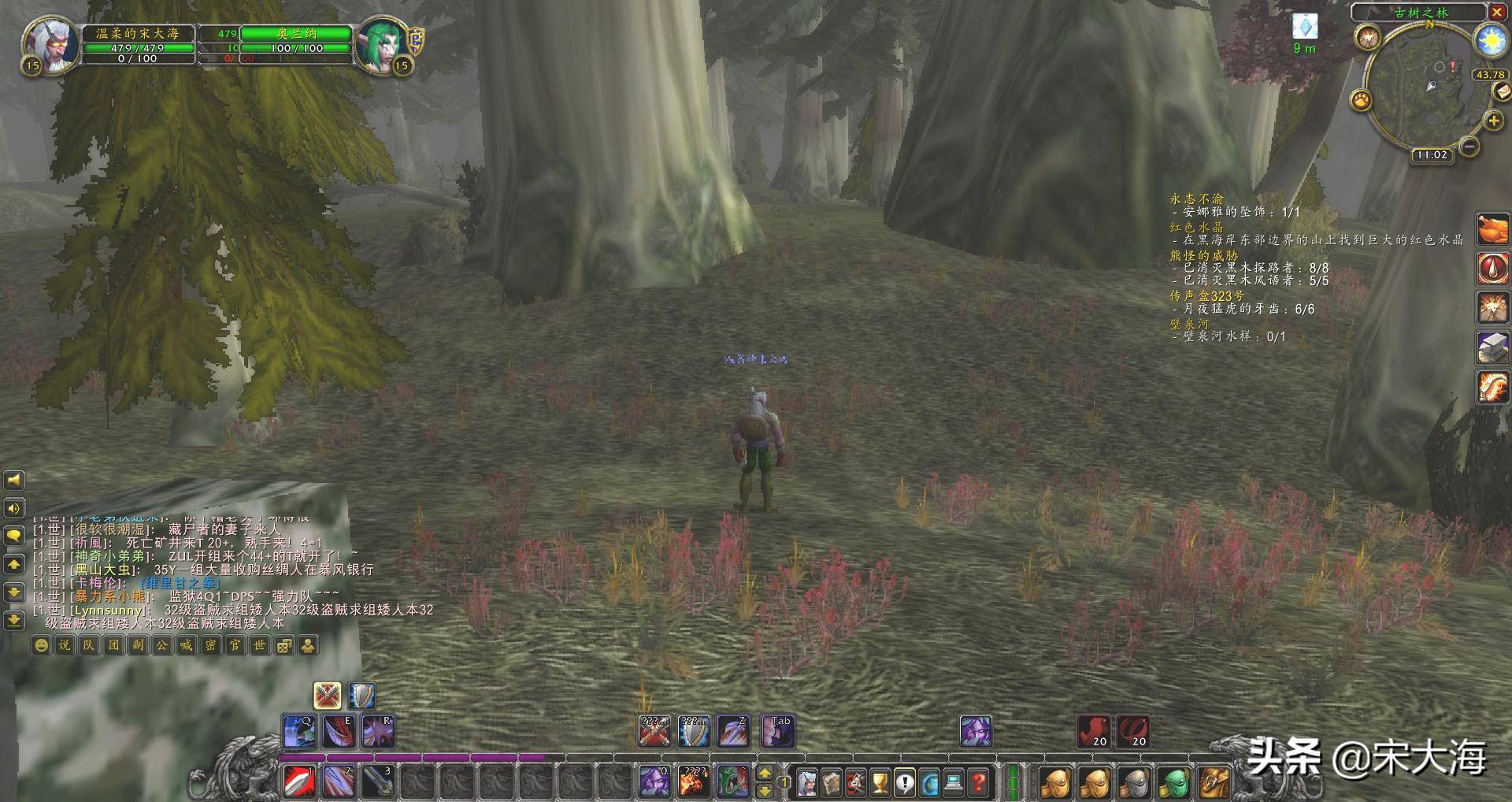The height and width of the screenshot is (802, 1512).
Task: Switch to the shield defensive stance
Action: (x=361, y=695)
